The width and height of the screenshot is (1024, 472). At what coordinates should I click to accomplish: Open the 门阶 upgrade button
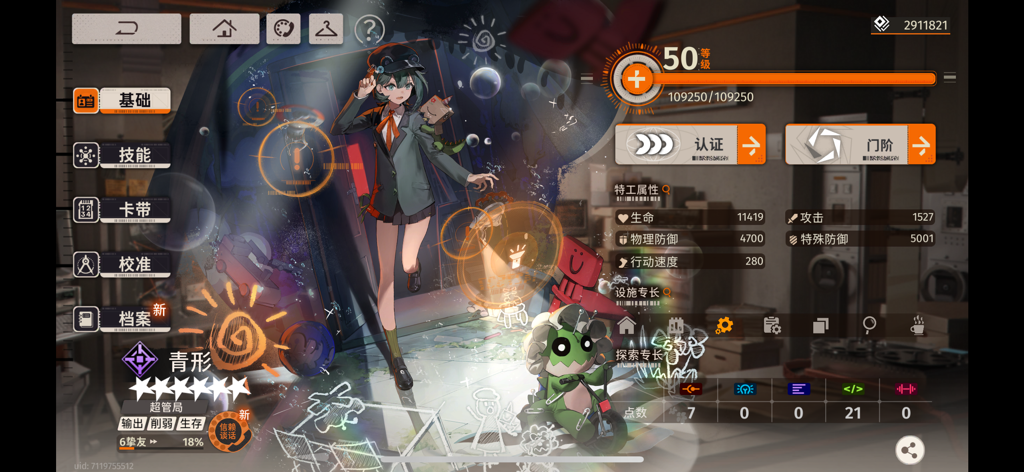(x=860, y=145)
